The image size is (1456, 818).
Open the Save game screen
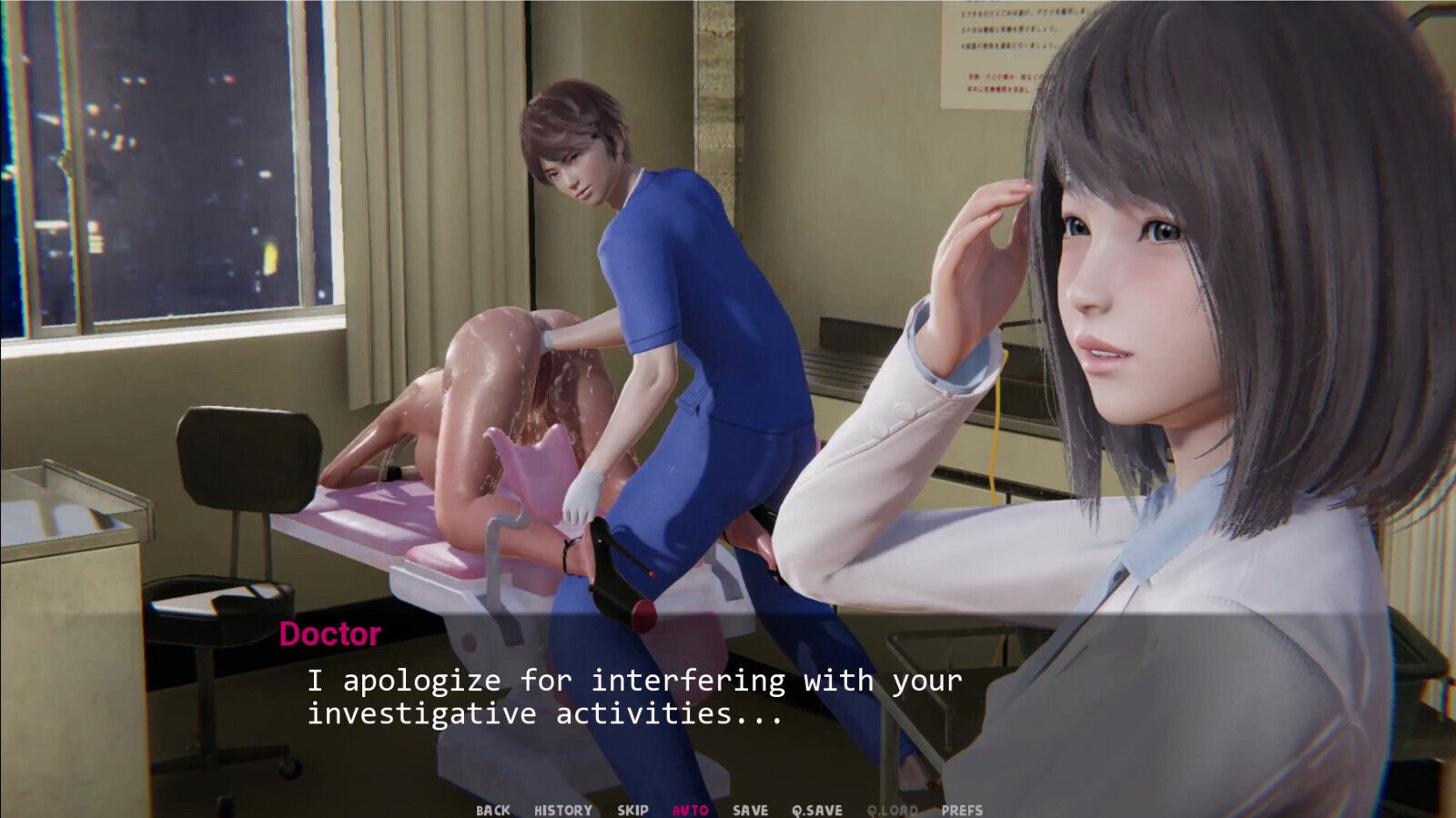click(750, 810)
